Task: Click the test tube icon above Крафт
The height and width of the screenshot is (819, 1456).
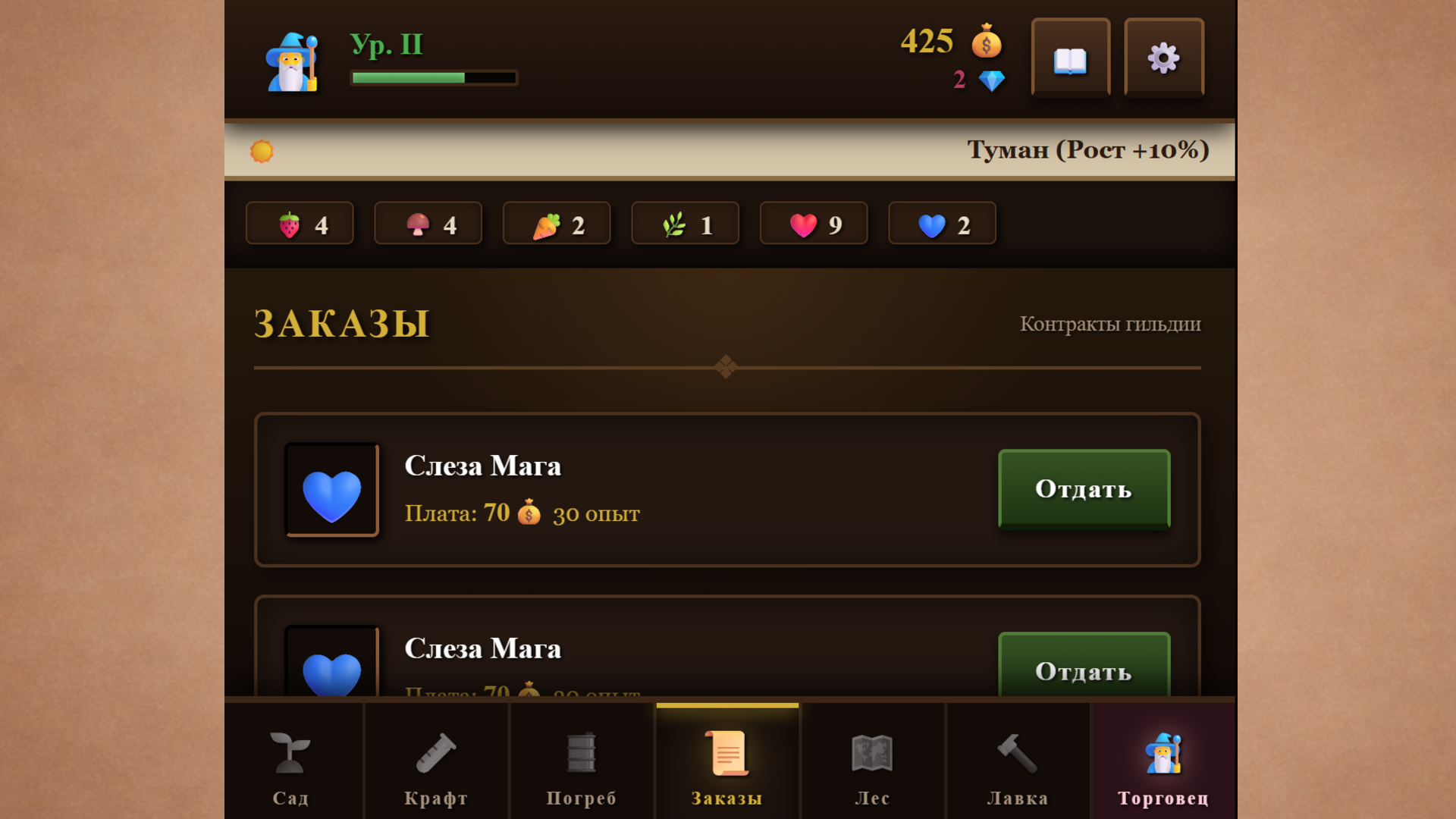Action: [436, 753]
